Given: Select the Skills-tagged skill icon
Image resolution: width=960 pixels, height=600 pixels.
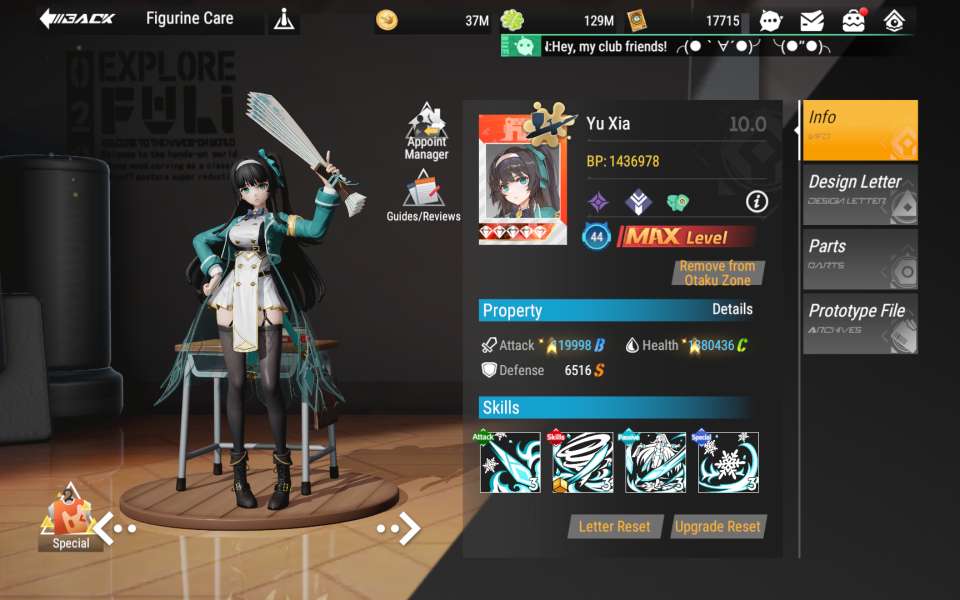Looking at the screenshot, I should click(x=583, y=462).
